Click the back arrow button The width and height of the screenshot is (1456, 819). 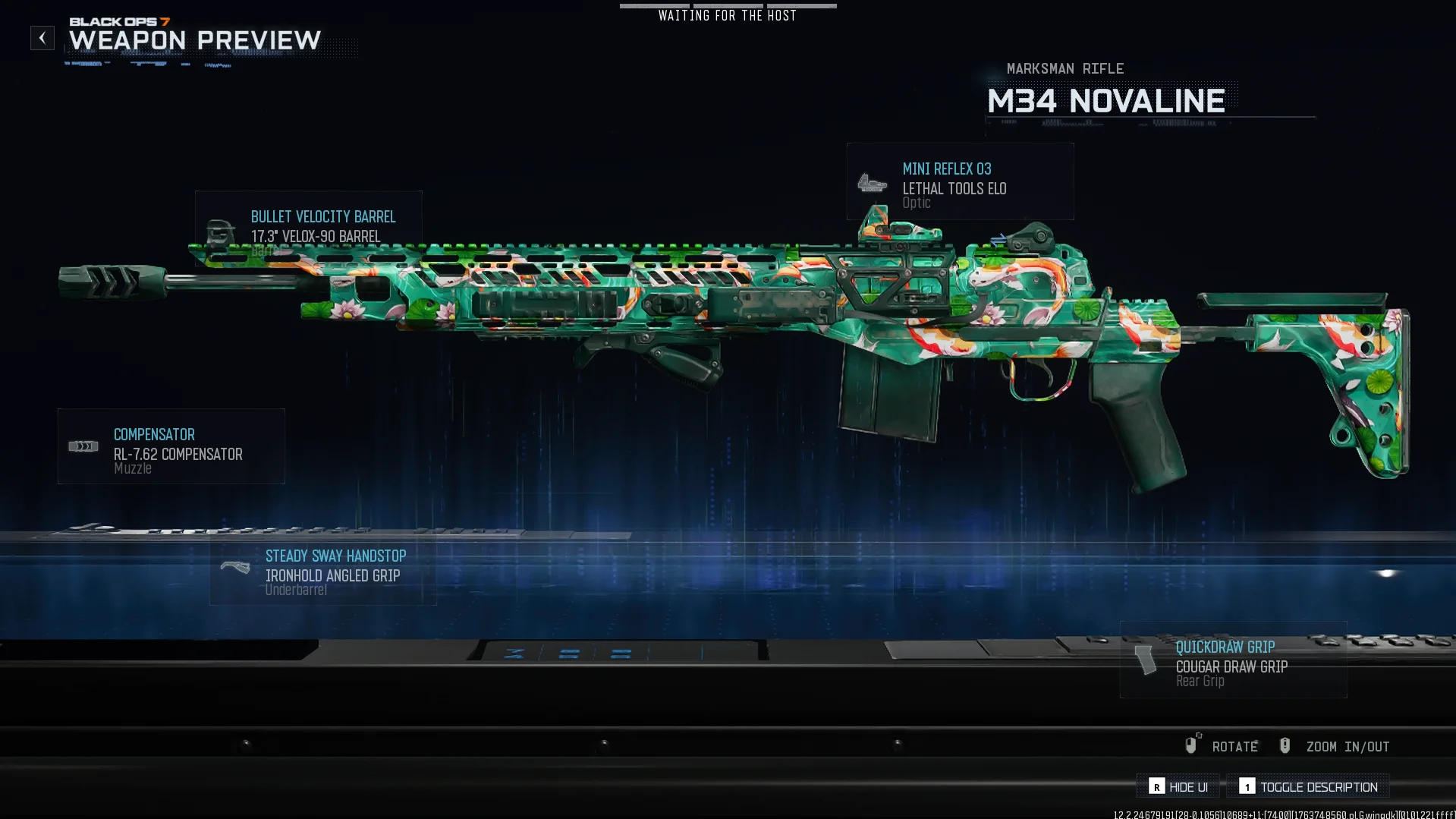[x=42, y=37]
